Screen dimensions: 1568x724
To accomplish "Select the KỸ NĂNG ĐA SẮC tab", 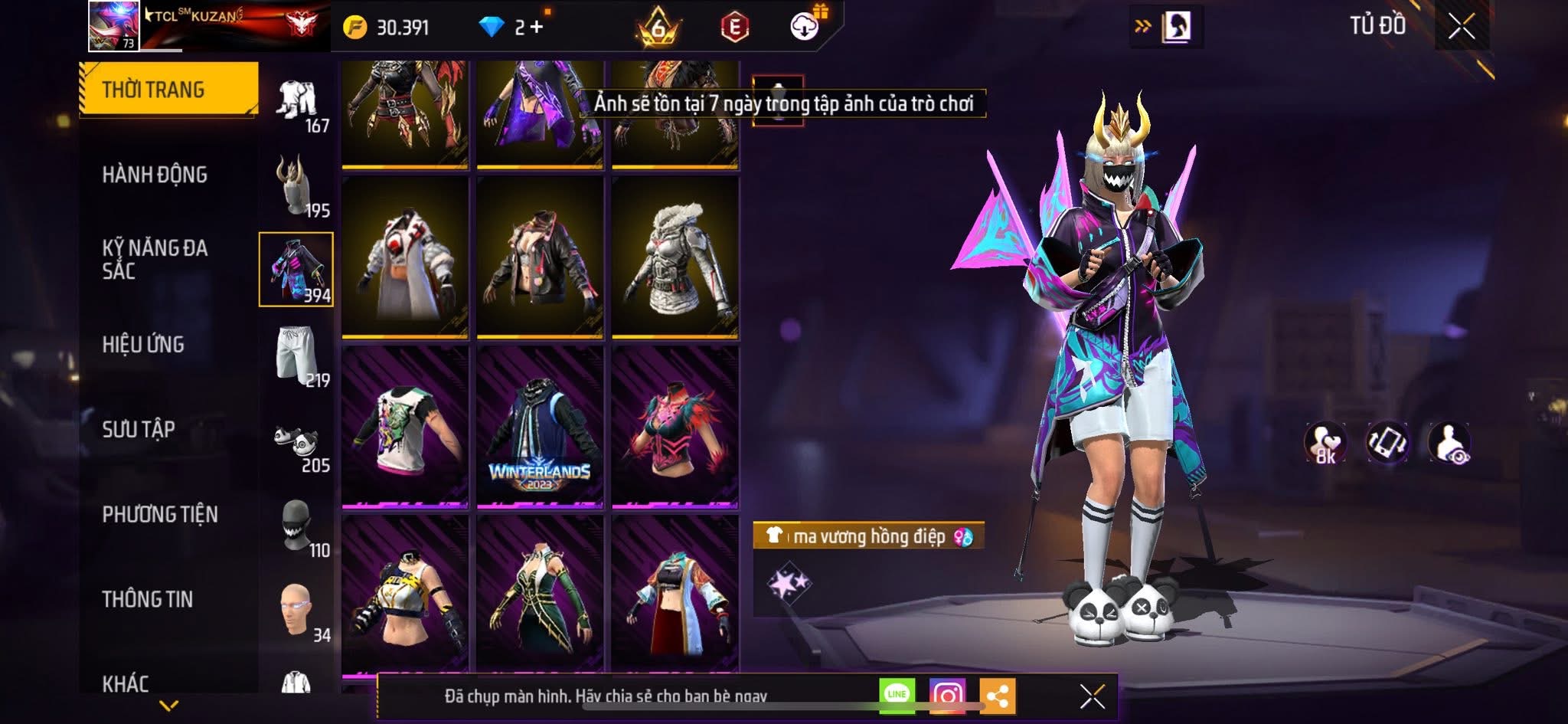I will pyautogui.click(x=155, y=259).
